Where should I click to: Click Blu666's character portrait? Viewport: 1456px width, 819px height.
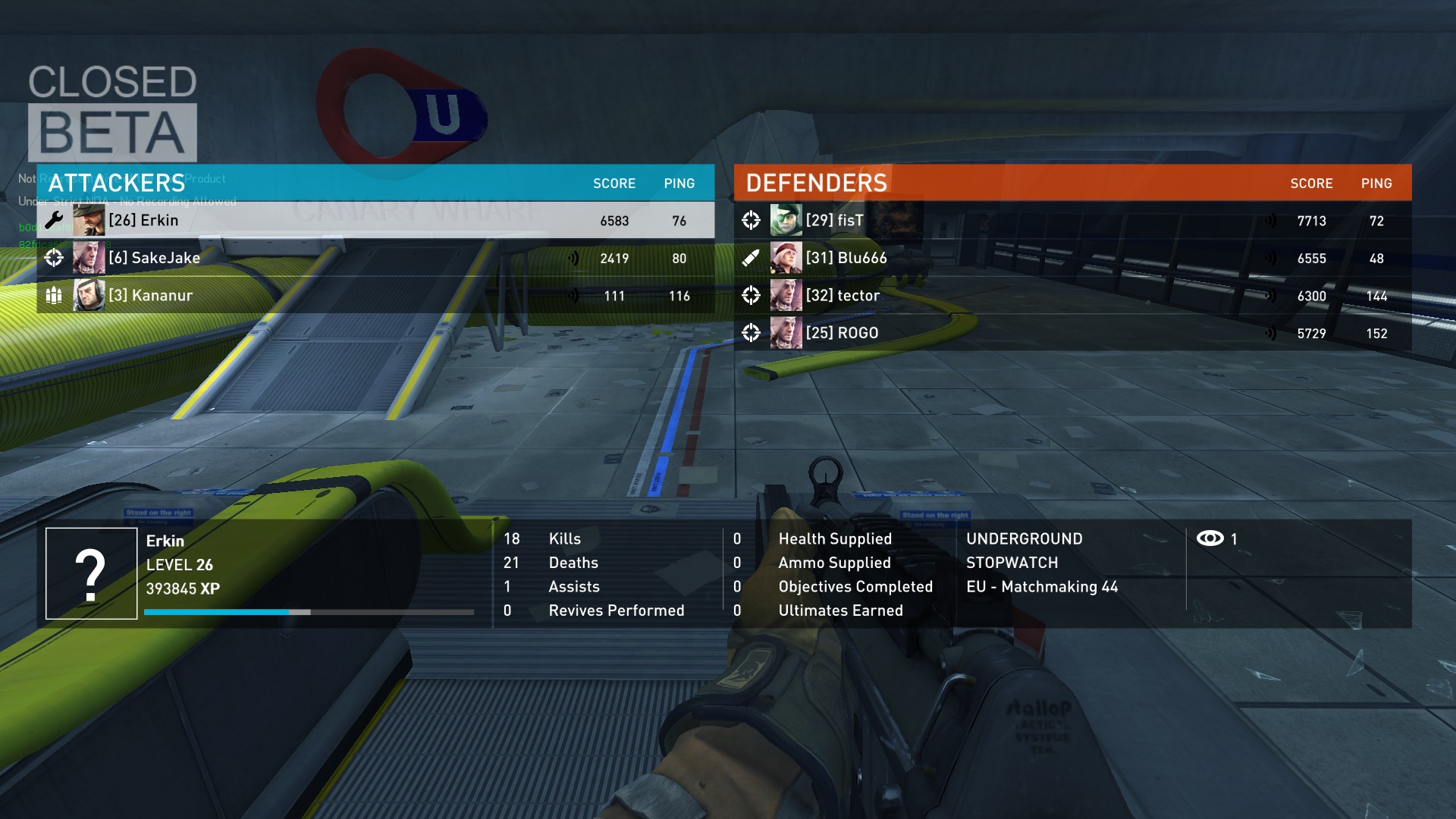[x=786, y=258]
